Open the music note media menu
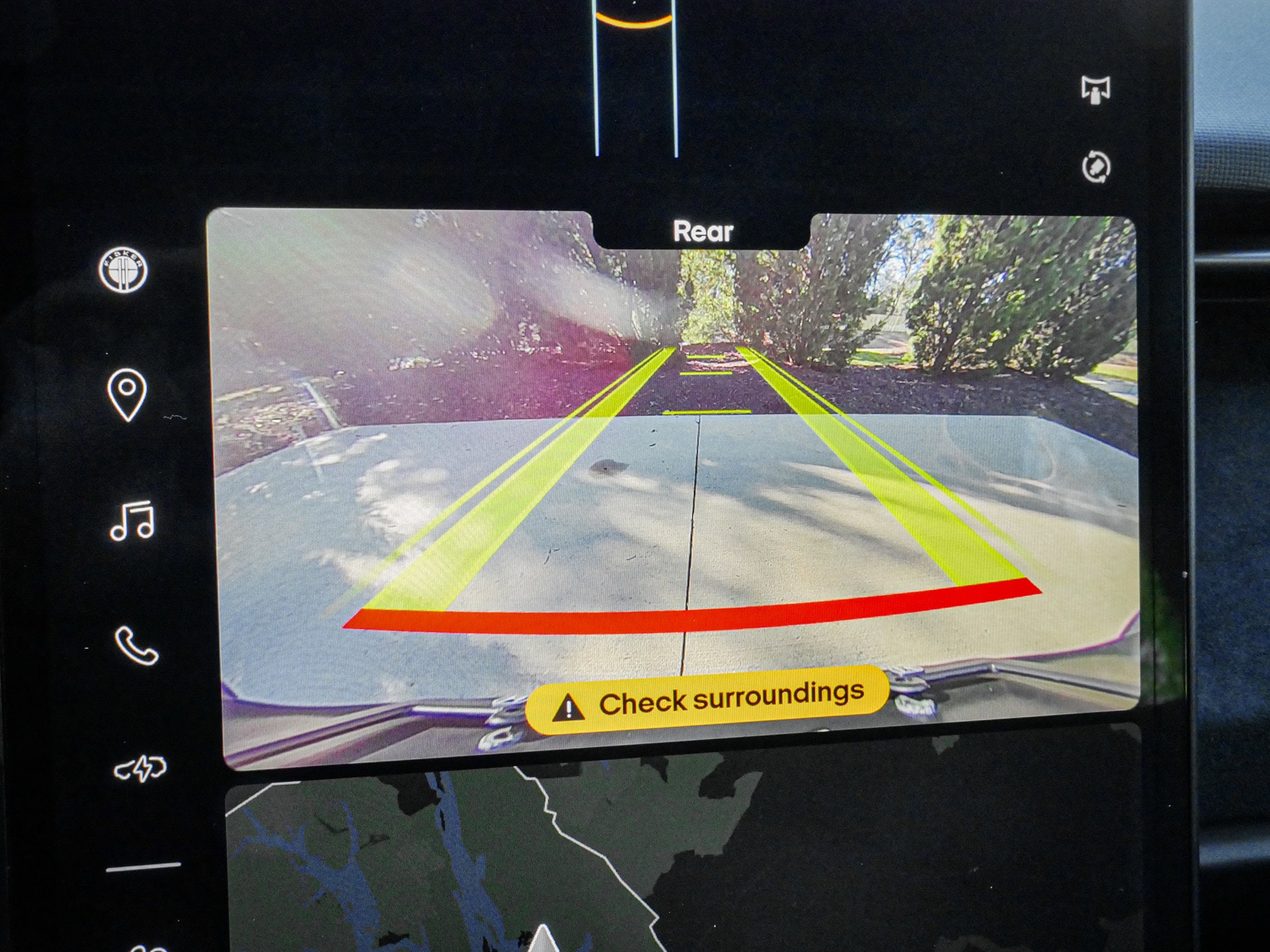 coord(131,521)
